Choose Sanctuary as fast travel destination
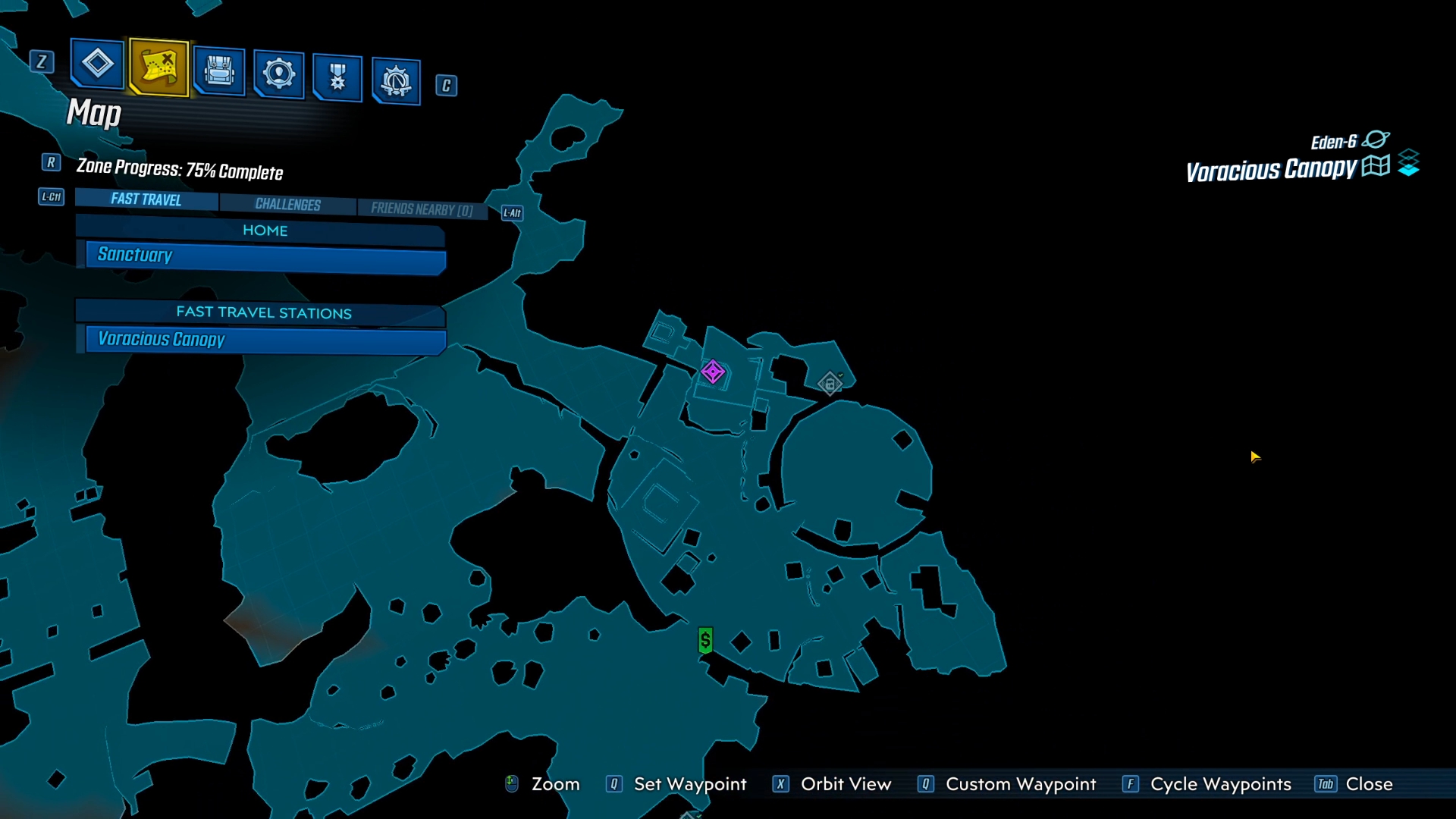Viewport: 1456px width, 819px height. [265, 256]
